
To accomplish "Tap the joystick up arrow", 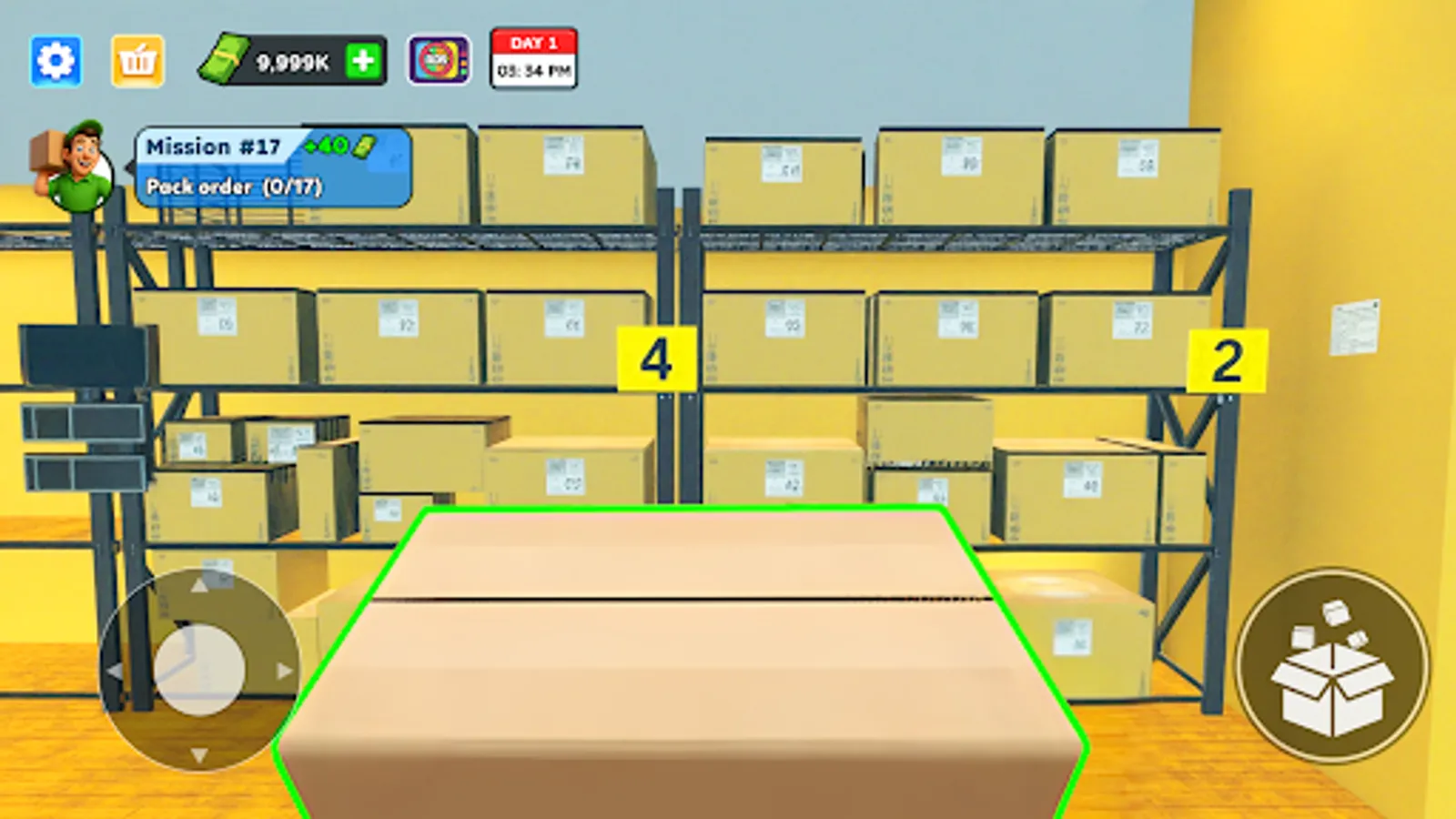I will pos(200,587).
